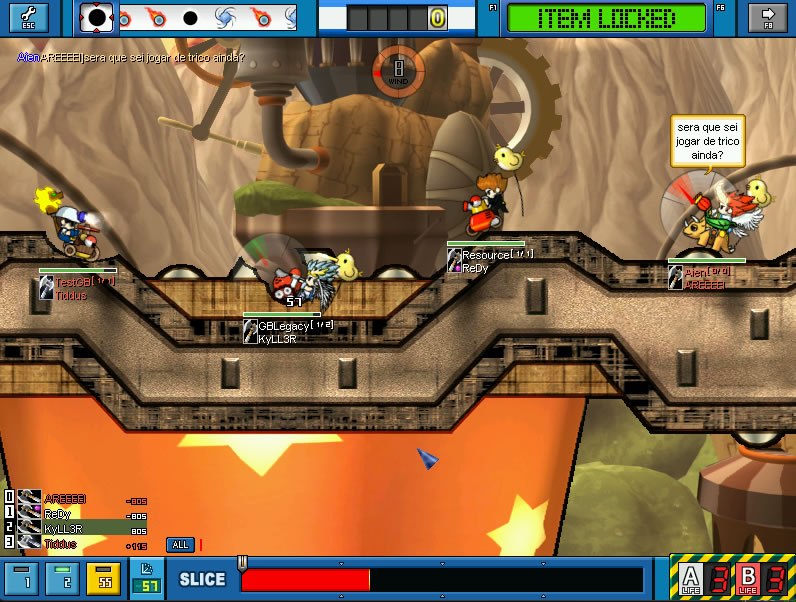Image resolution: width=796 pixels, height=602 pixels.
Task: Open the ESC options wrench button
Action: click(x=26, y=17)
